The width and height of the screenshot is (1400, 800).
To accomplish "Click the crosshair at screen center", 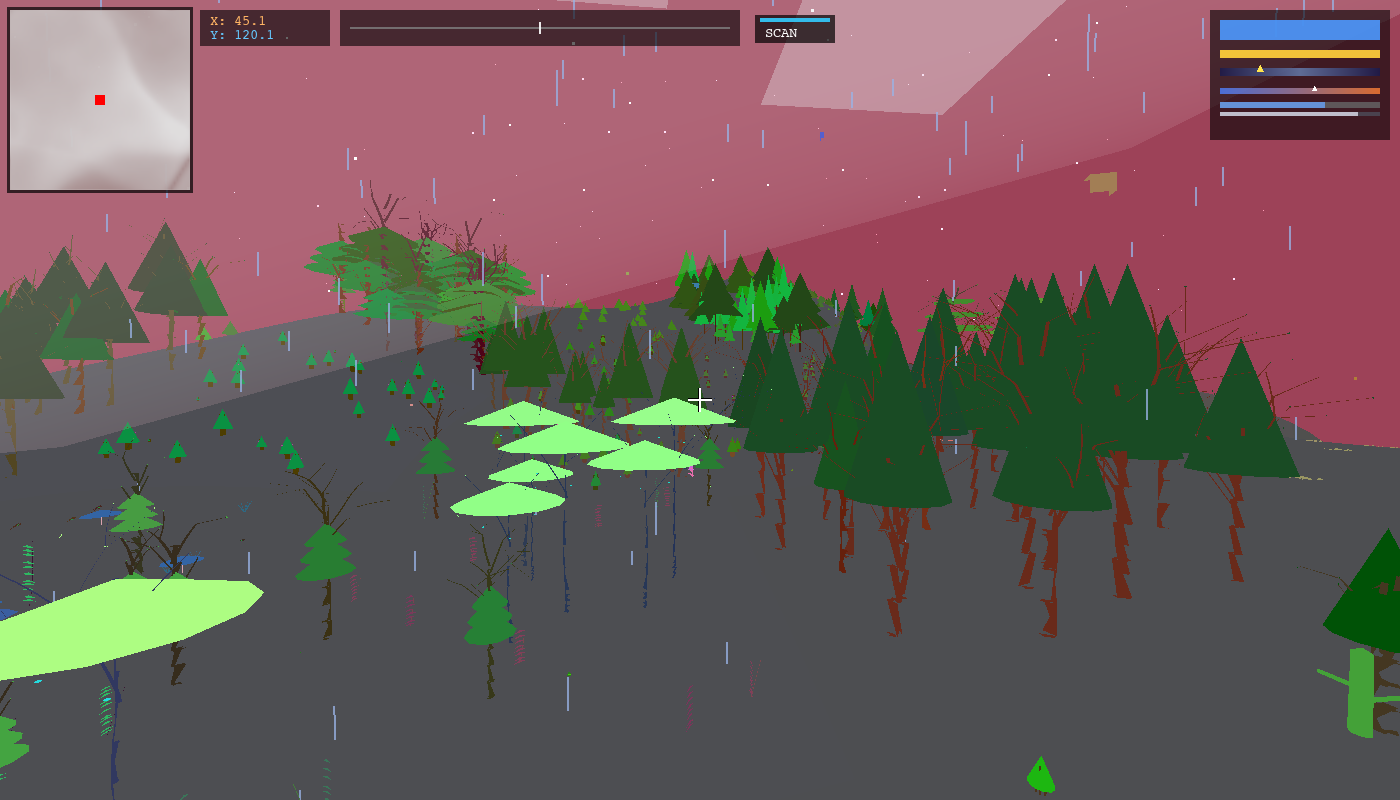I will point(700,400).
